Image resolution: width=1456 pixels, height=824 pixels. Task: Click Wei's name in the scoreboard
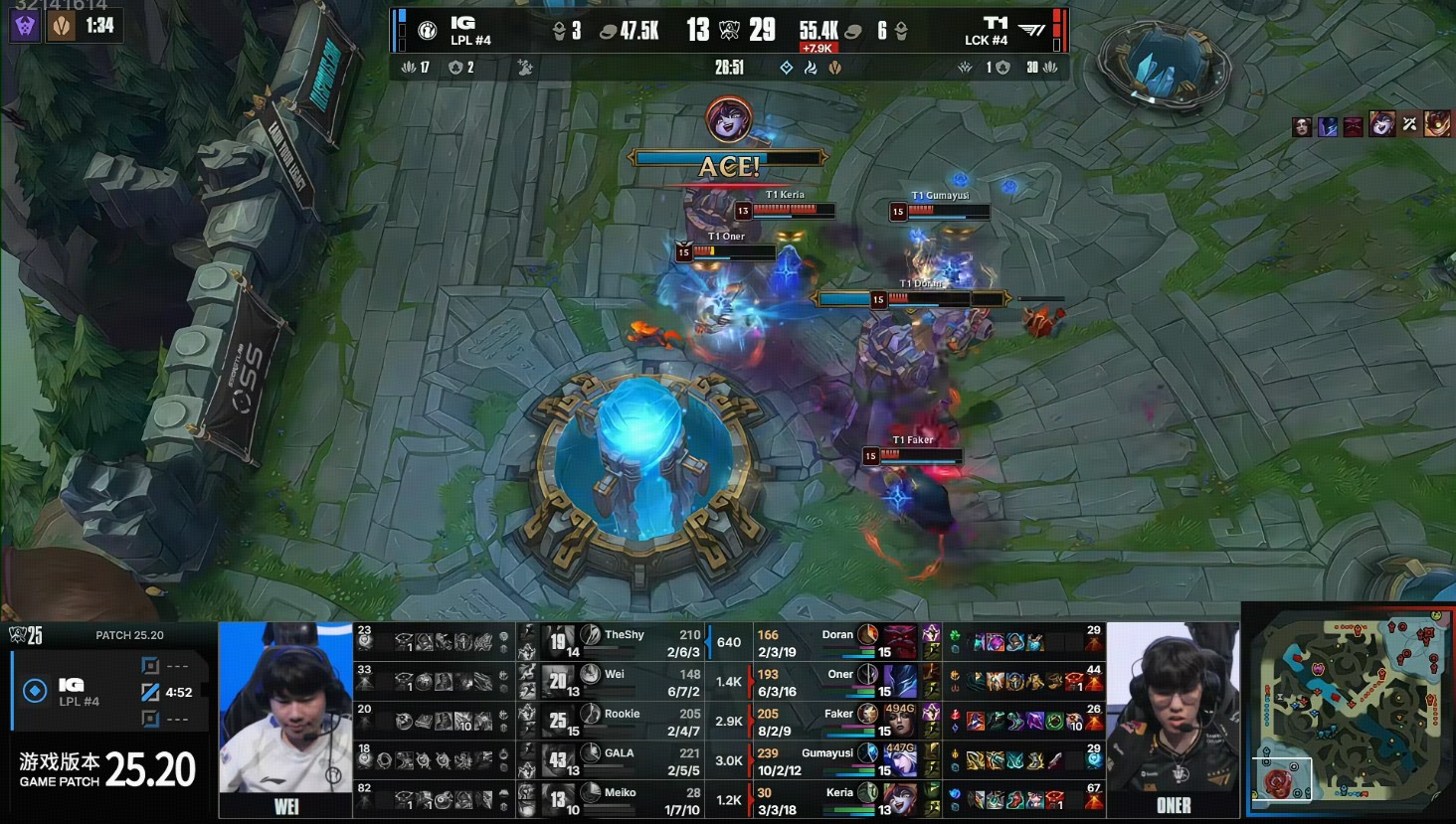click(x=616, y=674)
